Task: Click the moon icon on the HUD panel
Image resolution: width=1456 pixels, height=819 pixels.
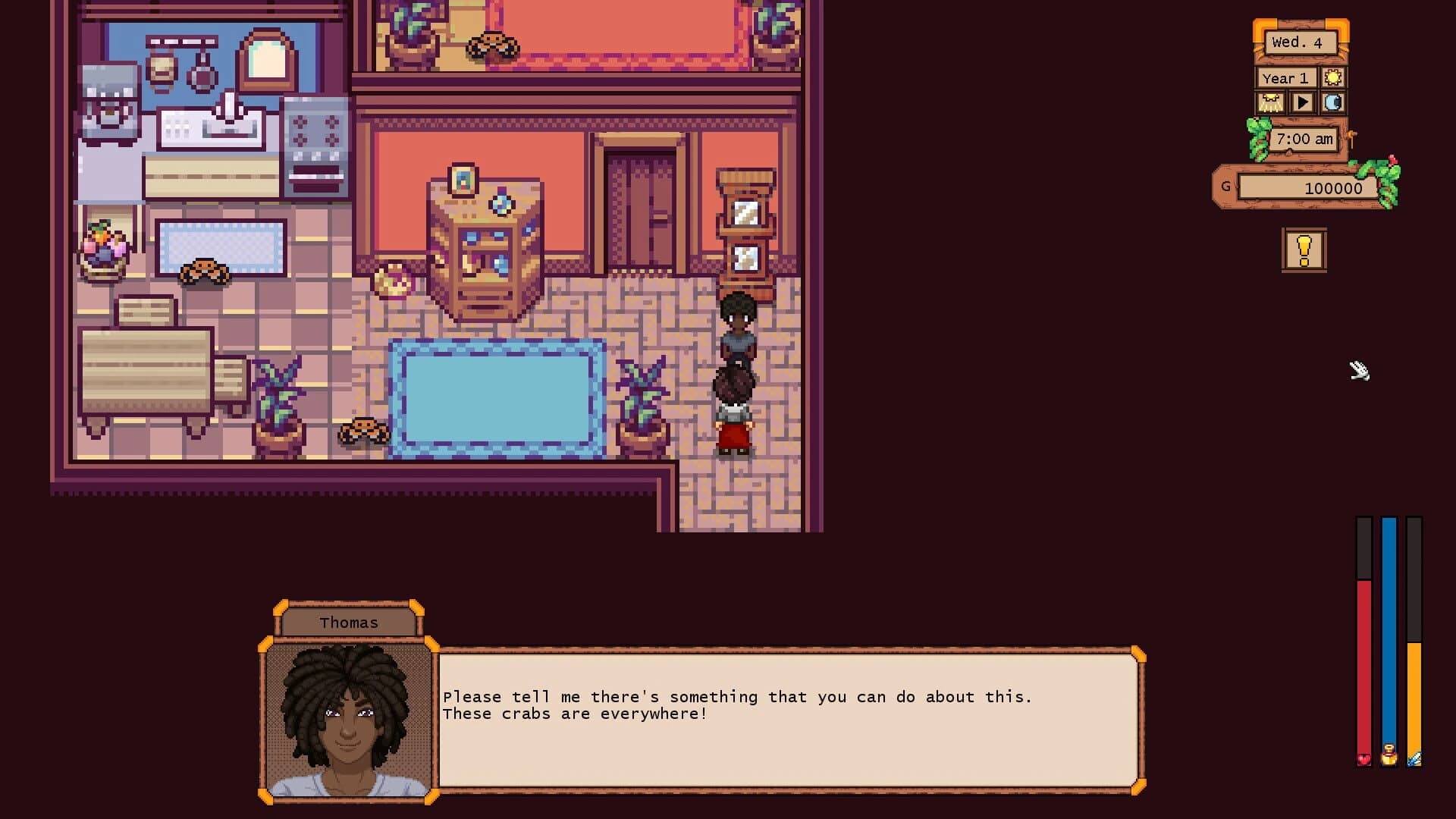Action: (x=1333, y=103)
